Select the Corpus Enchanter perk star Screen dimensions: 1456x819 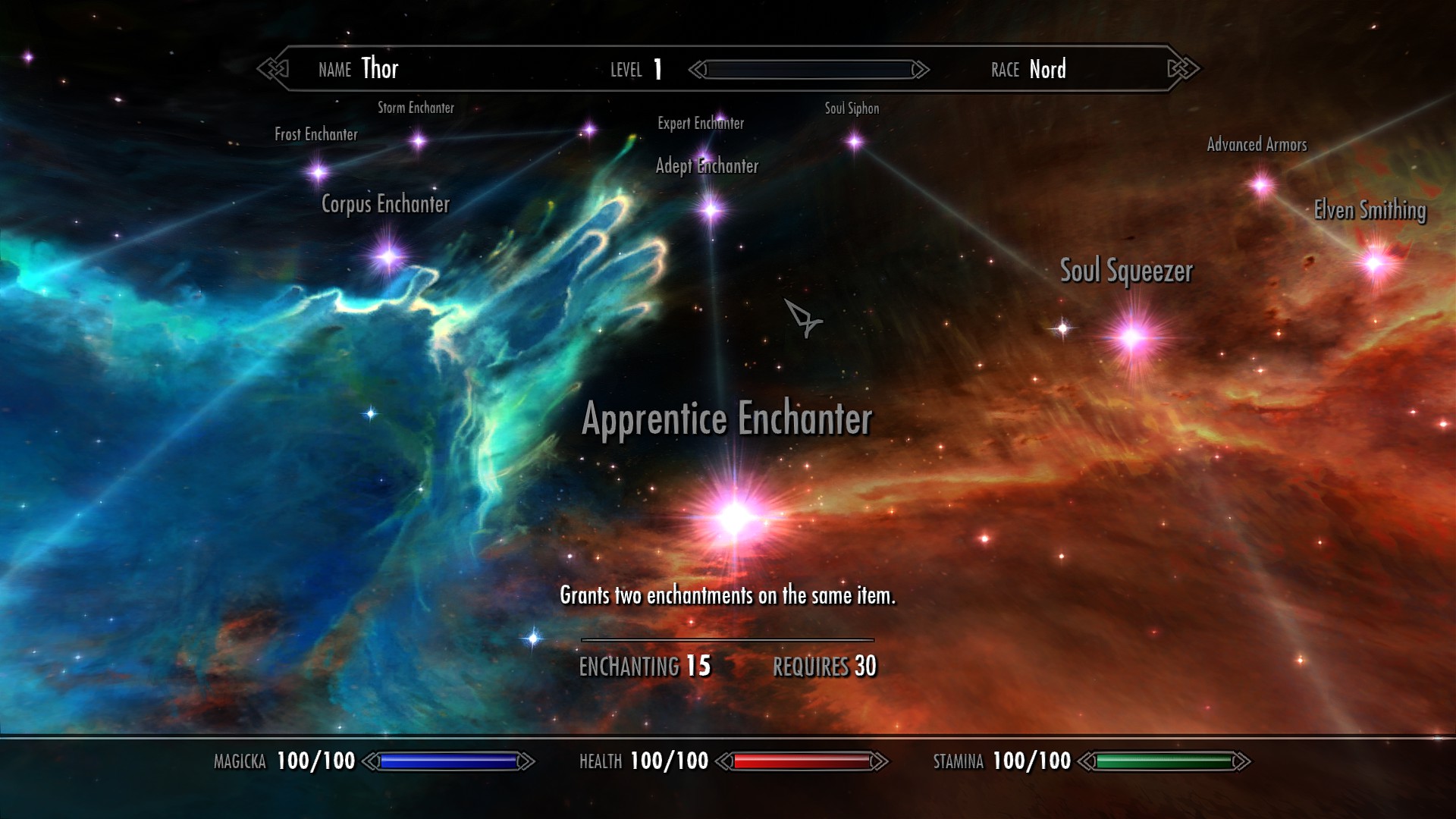tap(388, 257)
